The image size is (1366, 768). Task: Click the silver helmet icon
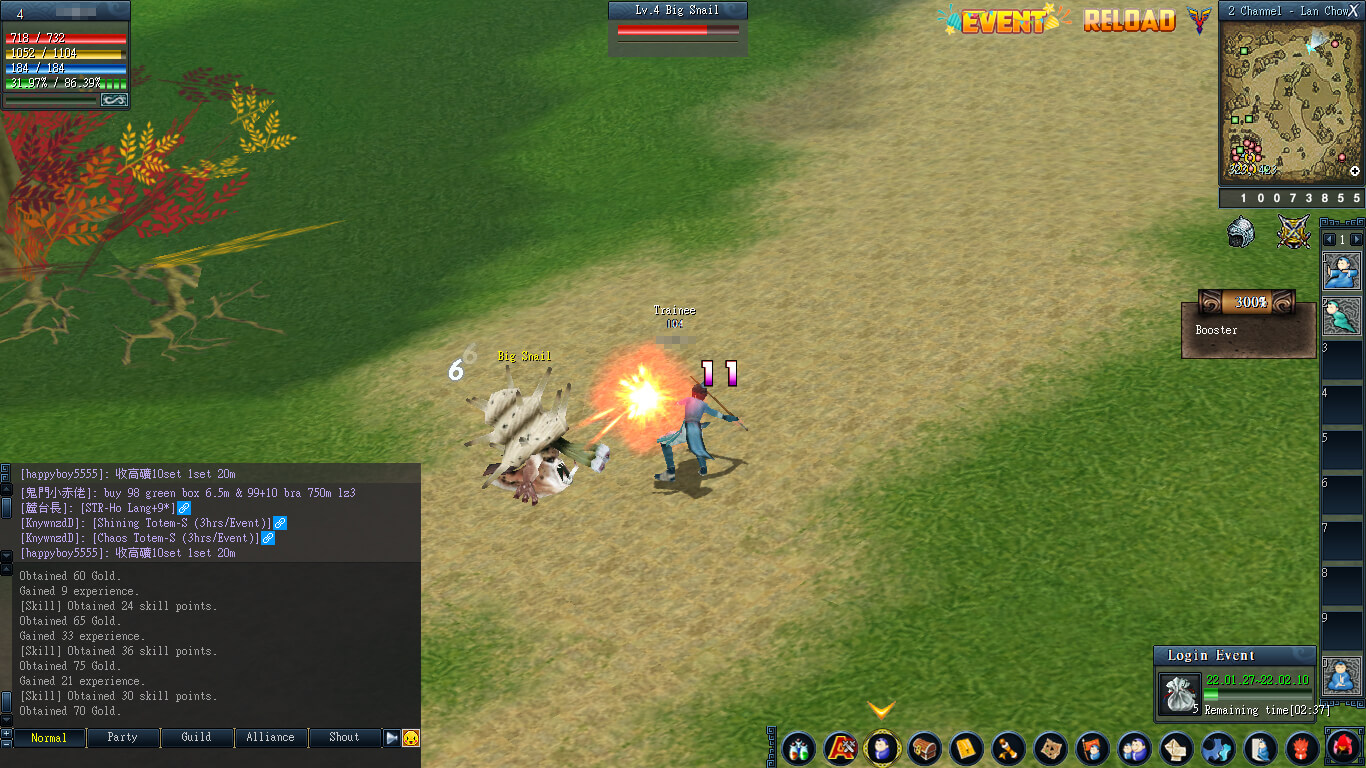(x=1241, y=232)
